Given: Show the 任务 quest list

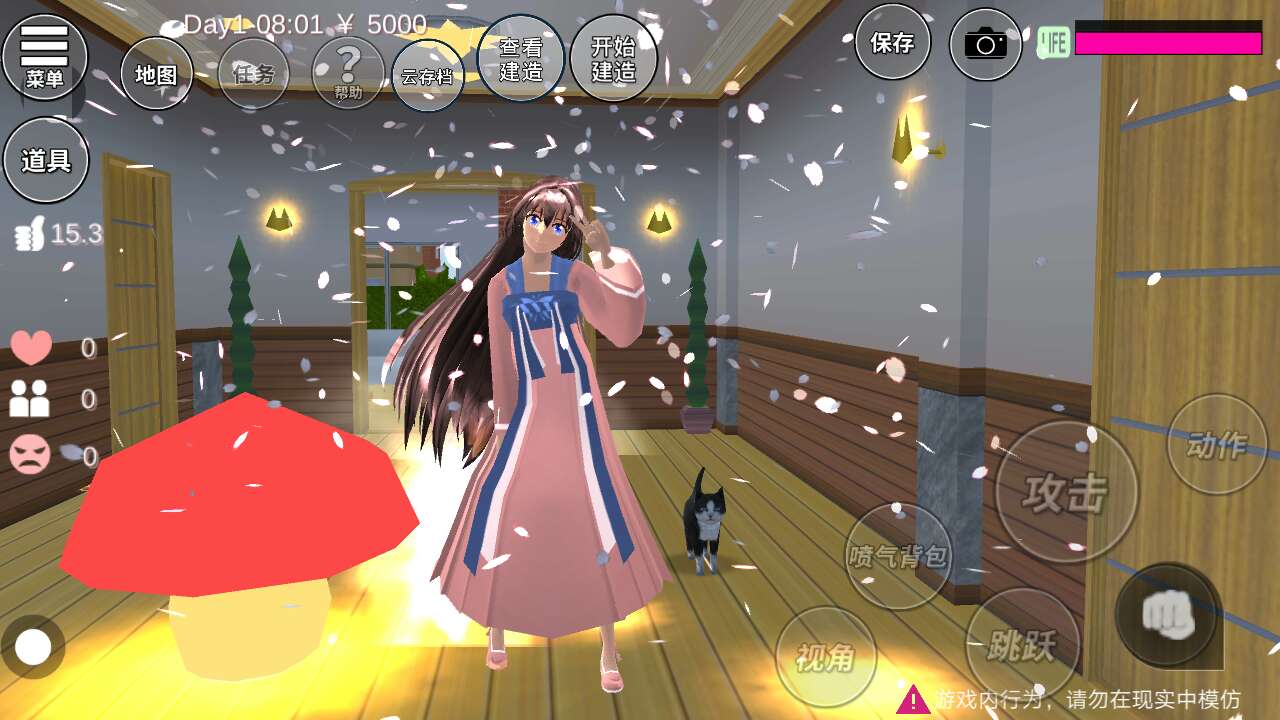Looking at the screenshot, I should [x=253, y=73].
